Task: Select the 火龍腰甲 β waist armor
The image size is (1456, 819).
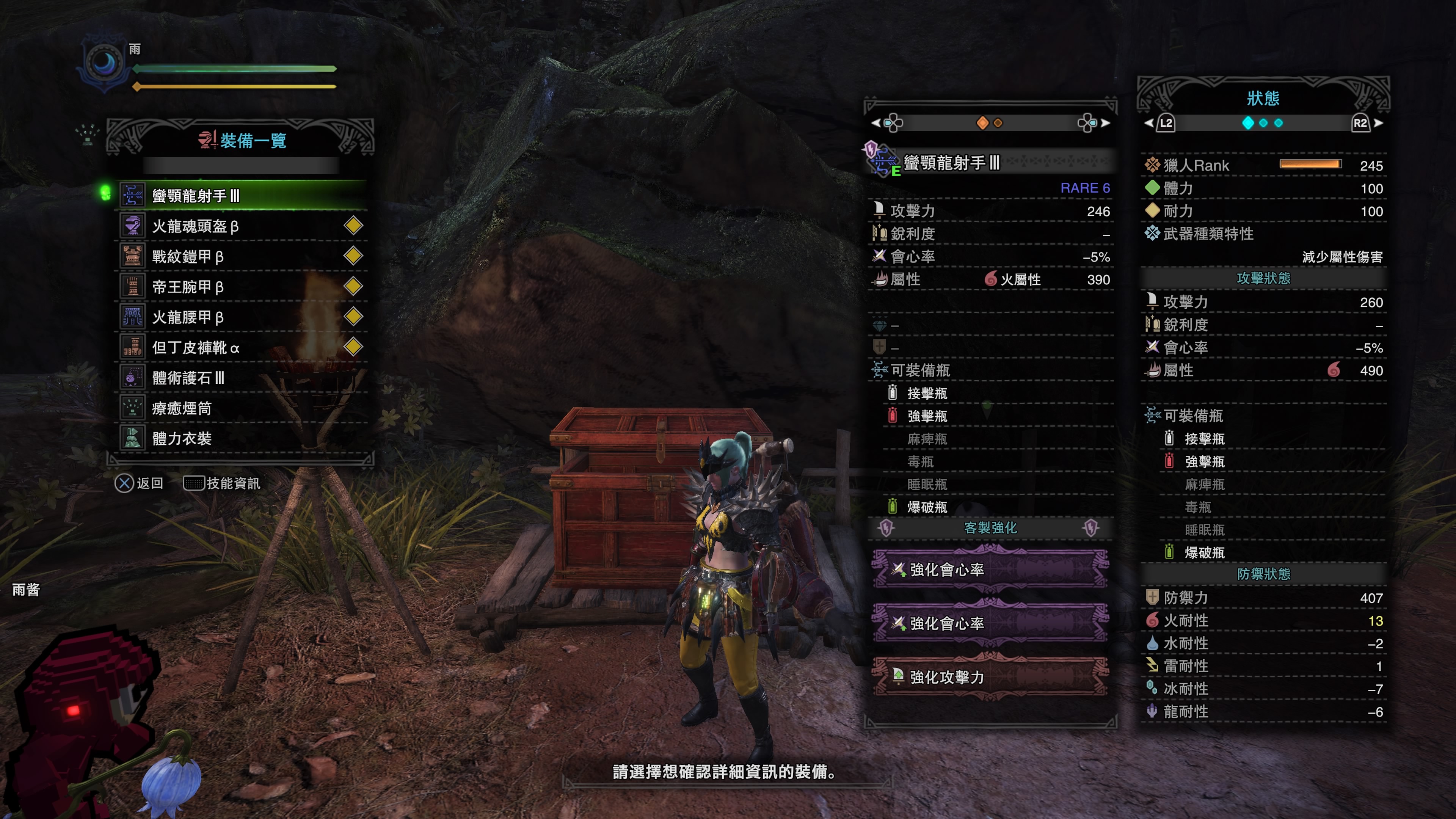Action: 243,317
